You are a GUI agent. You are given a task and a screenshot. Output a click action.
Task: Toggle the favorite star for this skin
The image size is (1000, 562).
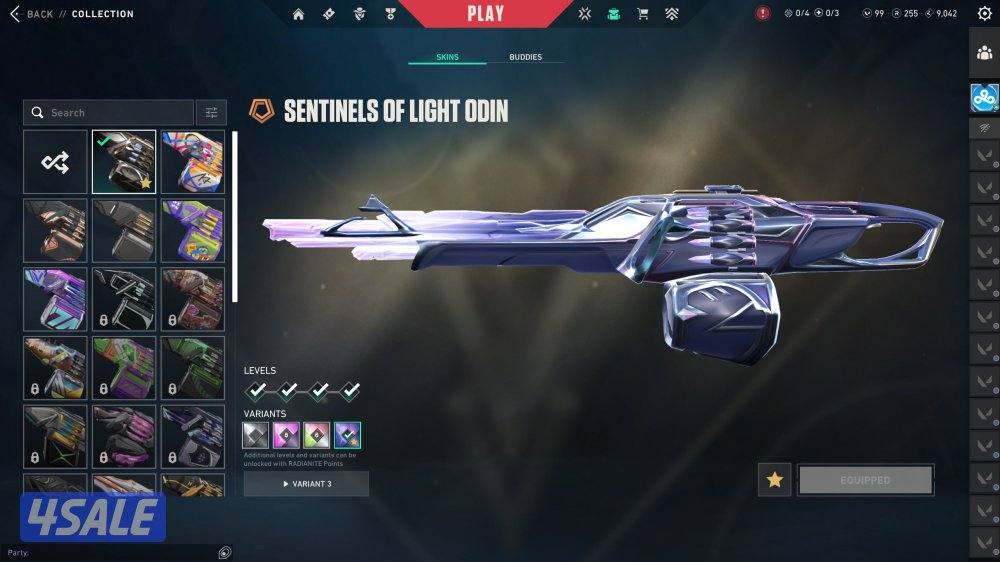click(x=774, y=480)
